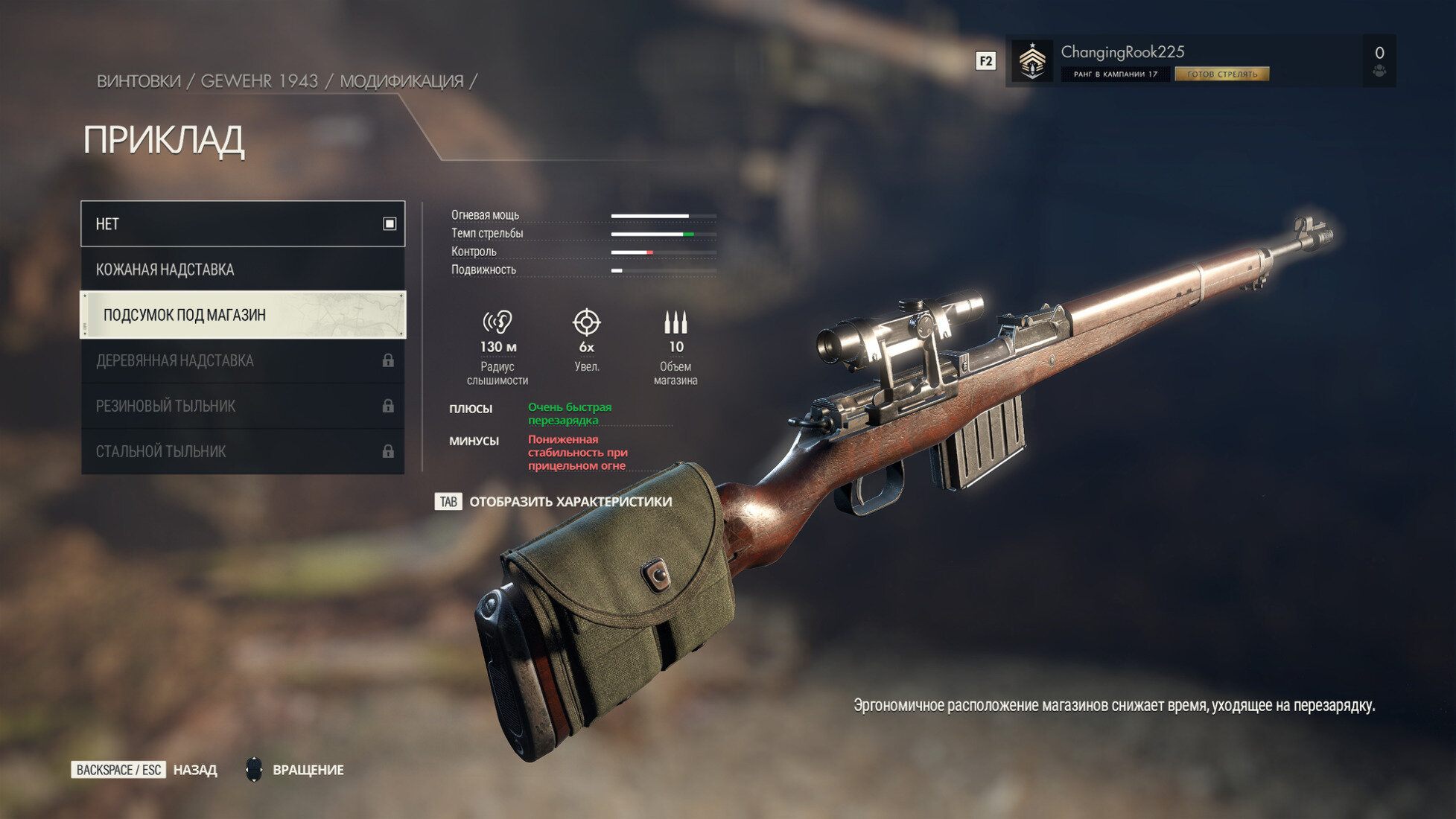Image resolution: width=1456 pixels, height=819 pixels.
Task: Select the locked ДЕРЕВЯННАЯ НАДСТАВКА entry
Action: coord(243,361)
